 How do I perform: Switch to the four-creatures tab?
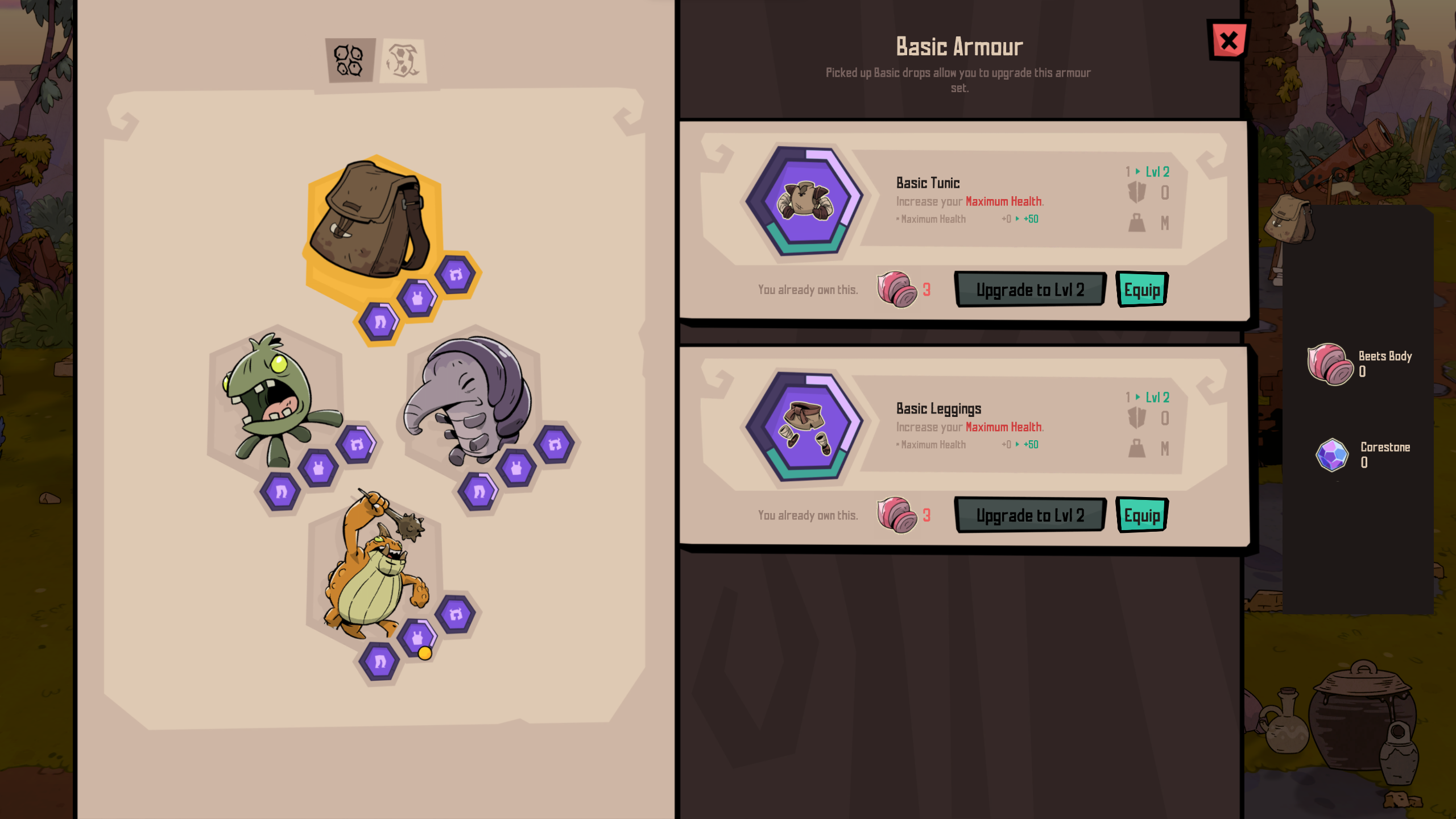[349, 60]
